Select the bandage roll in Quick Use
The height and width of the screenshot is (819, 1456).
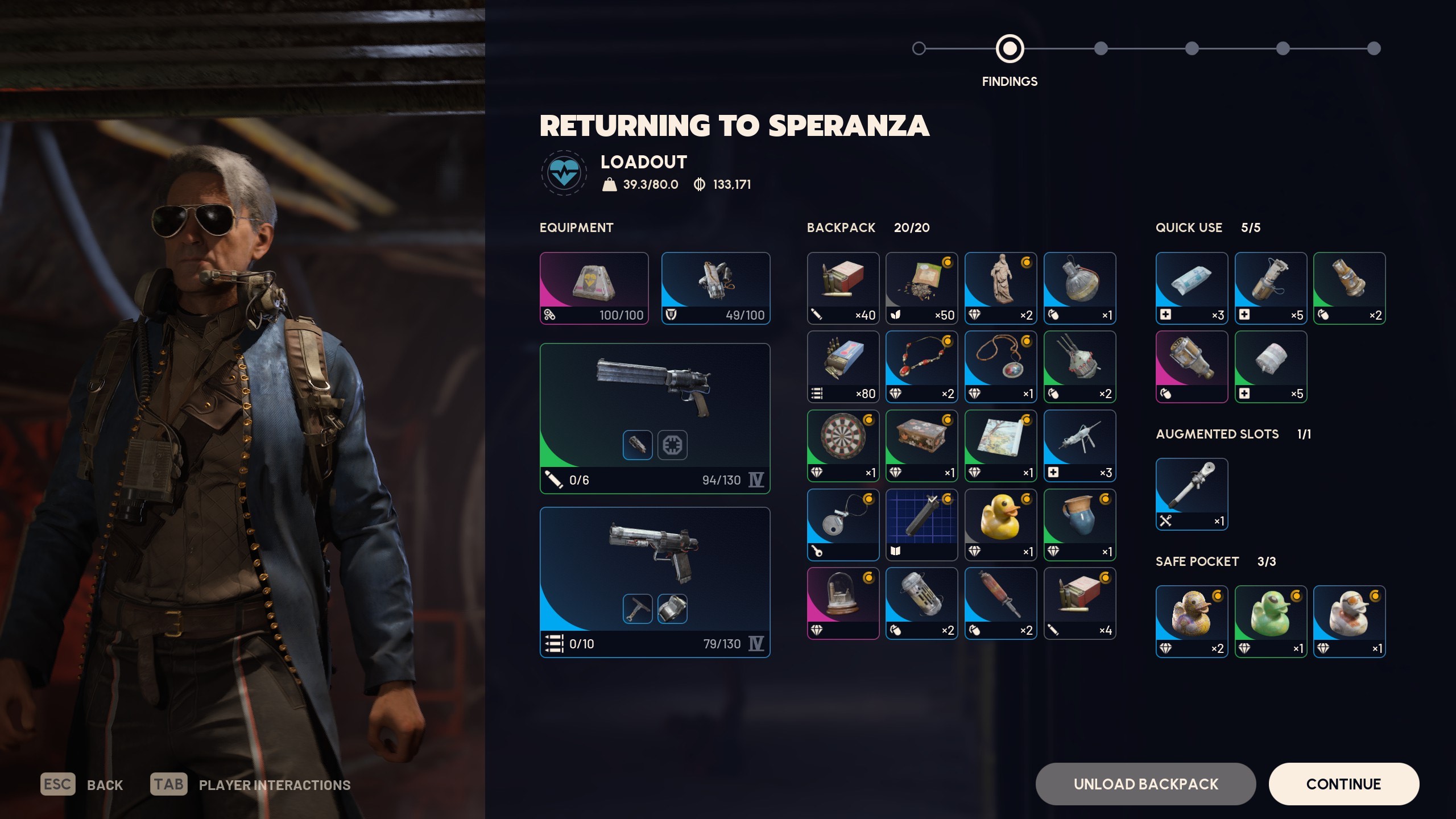[1271, 367]
